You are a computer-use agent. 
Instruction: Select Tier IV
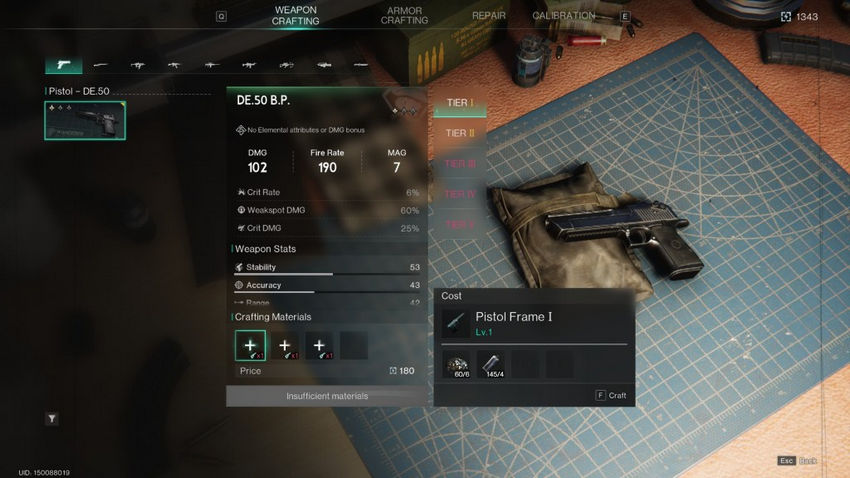[x=459, y=194]
